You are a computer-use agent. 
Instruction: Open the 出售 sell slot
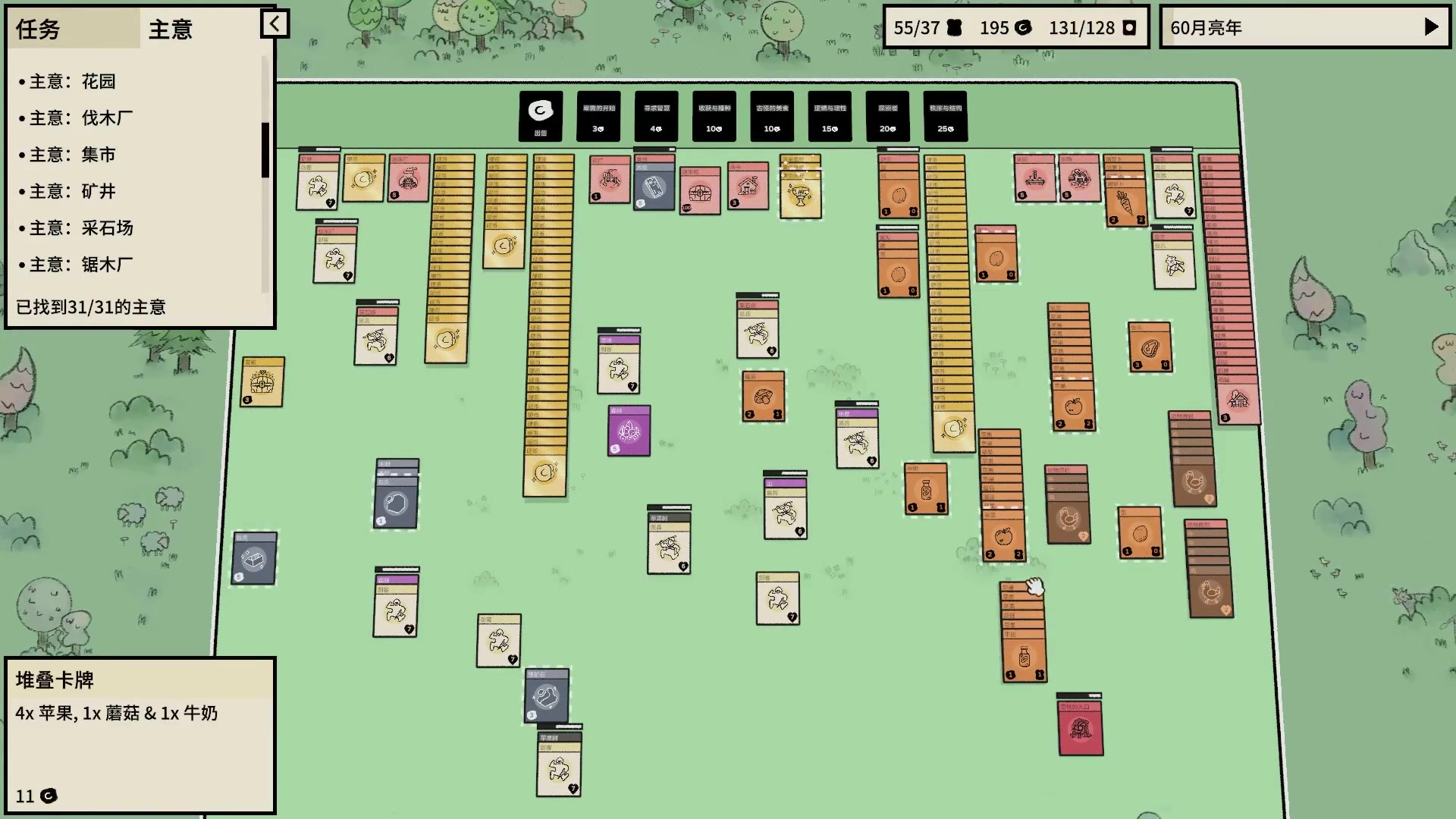(539, 116)
